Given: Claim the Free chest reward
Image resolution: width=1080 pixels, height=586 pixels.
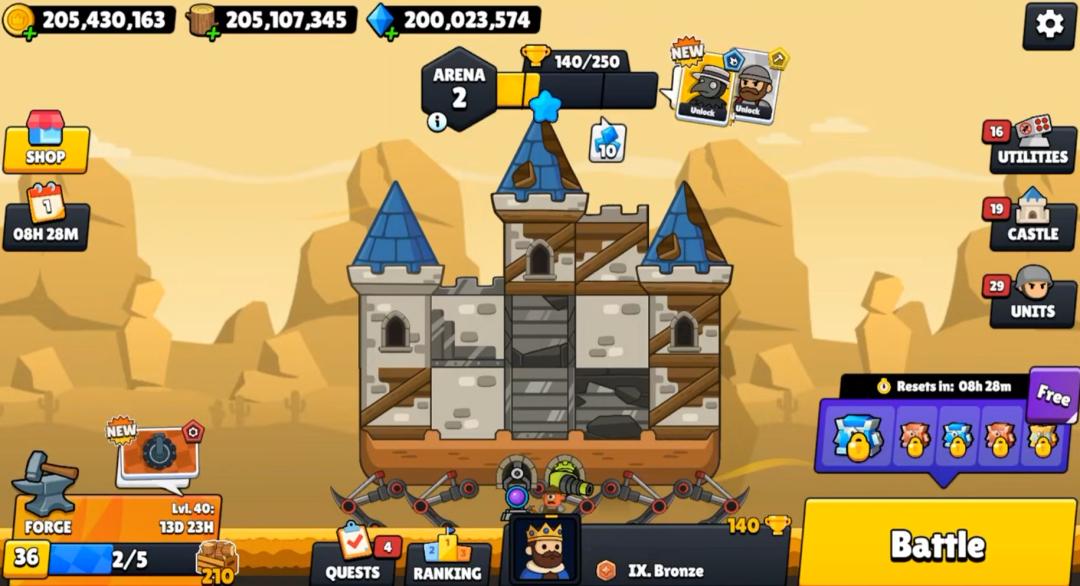Looking at the screenshot, I should tap(1052, 394).
